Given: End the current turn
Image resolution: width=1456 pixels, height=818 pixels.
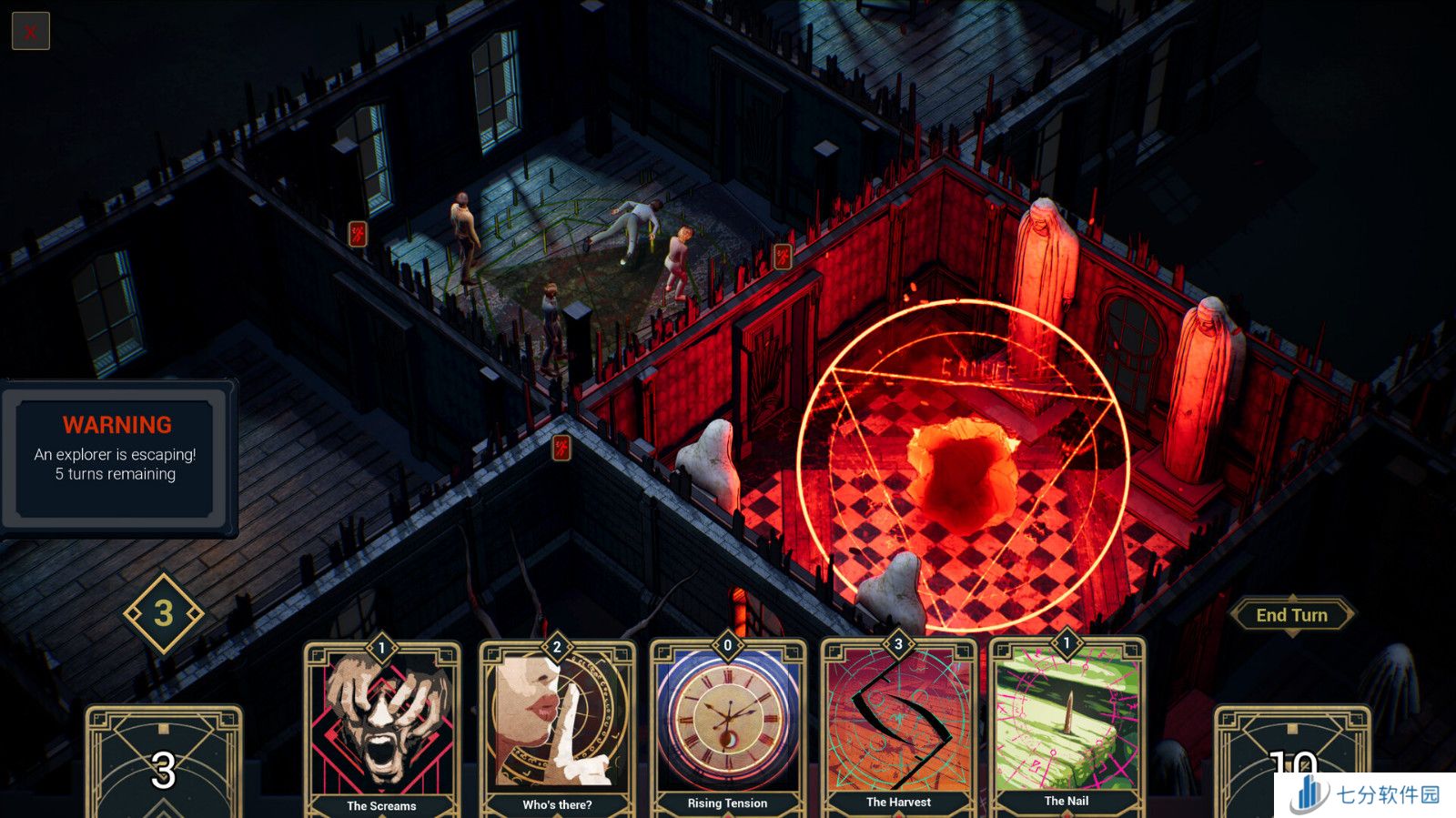Looking at the screenshot, I should pos(1291,615).
